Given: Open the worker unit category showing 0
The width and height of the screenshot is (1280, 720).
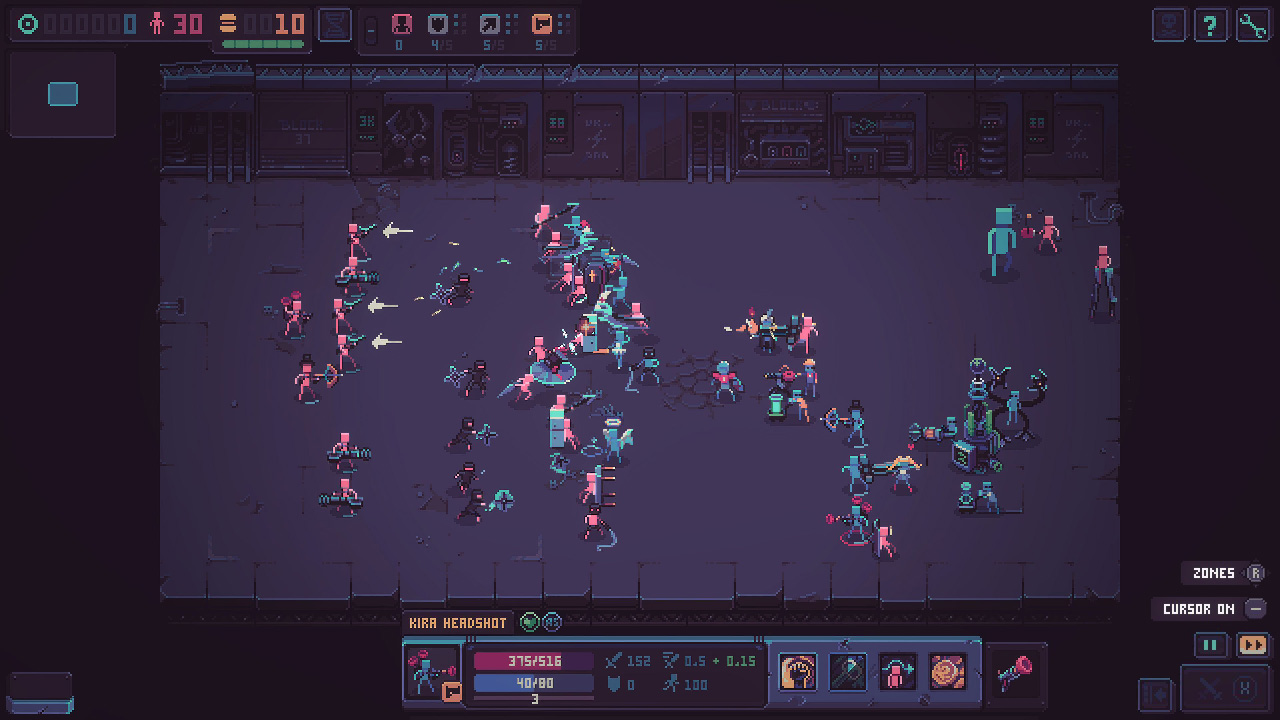Looking at the screenshot, I should coord(402,24).
